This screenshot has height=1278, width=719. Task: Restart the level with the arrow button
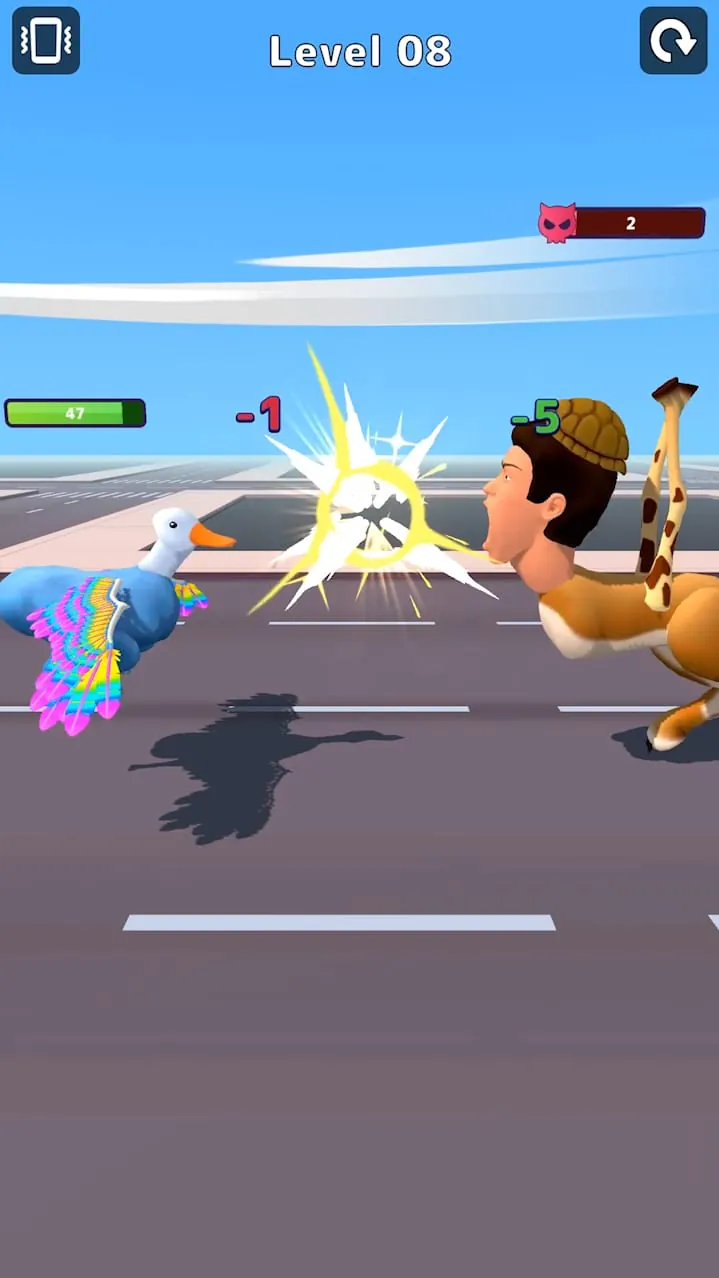(x=673, y=41)
